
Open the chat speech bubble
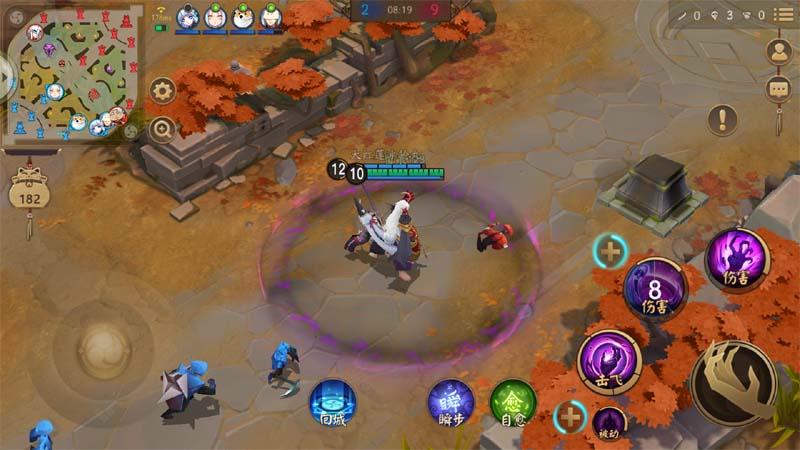(x=777, y=88)
